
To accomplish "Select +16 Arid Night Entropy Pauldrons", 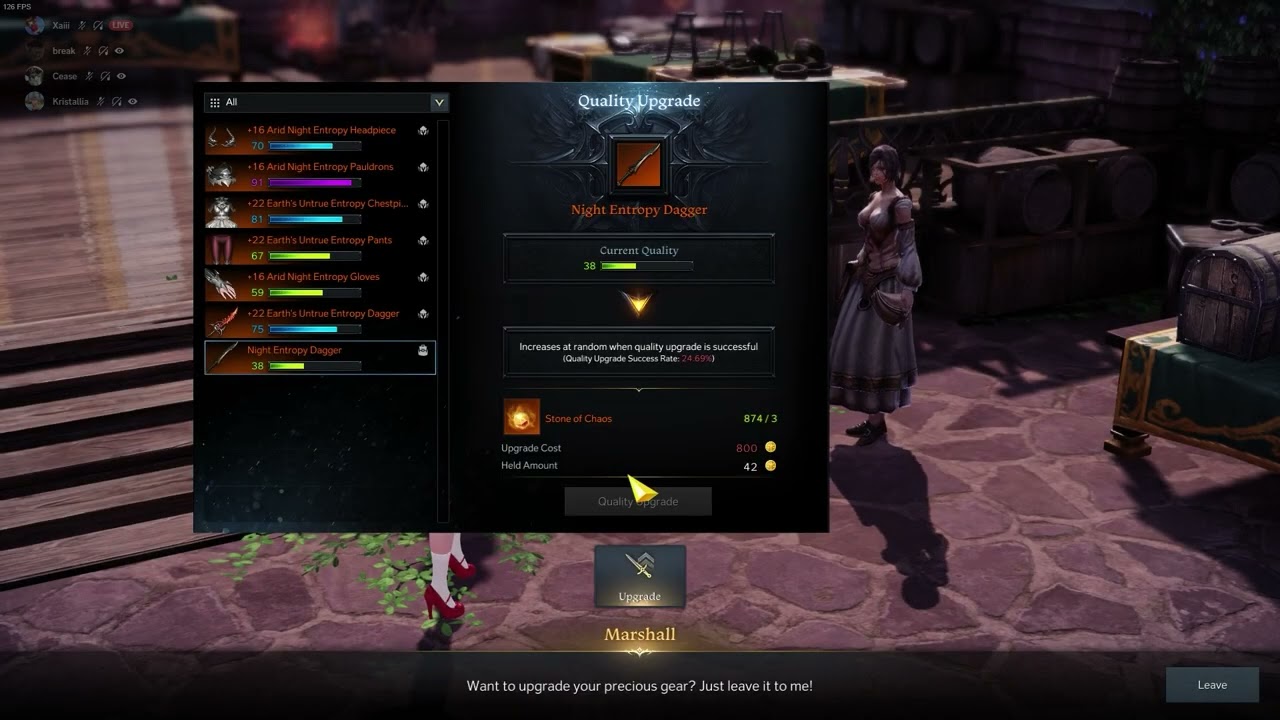I will pyautogui.click(x=320, y=174).
